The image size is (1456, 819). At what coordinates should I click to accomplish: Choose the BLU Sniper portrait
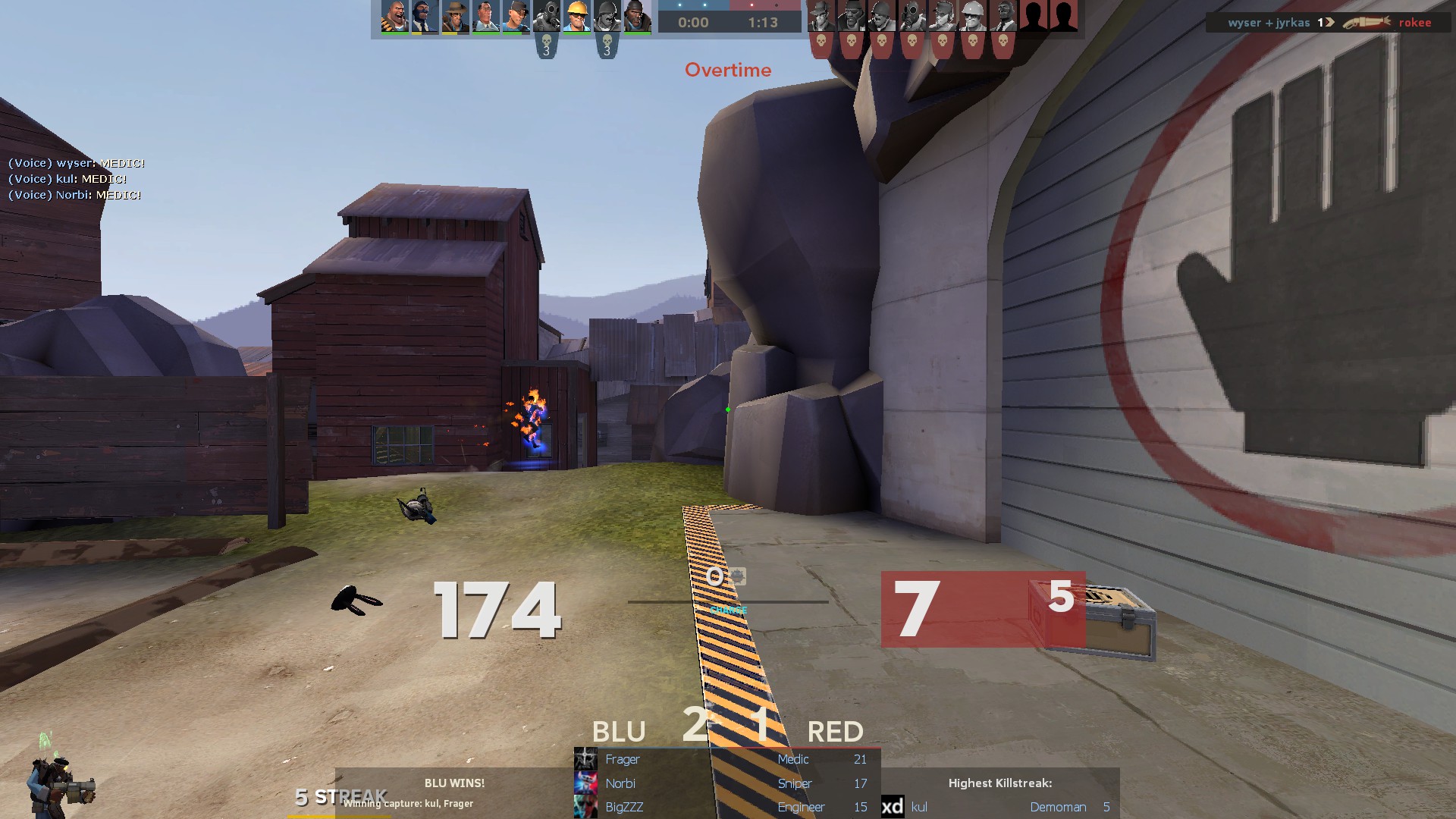(x=455, y=17)
